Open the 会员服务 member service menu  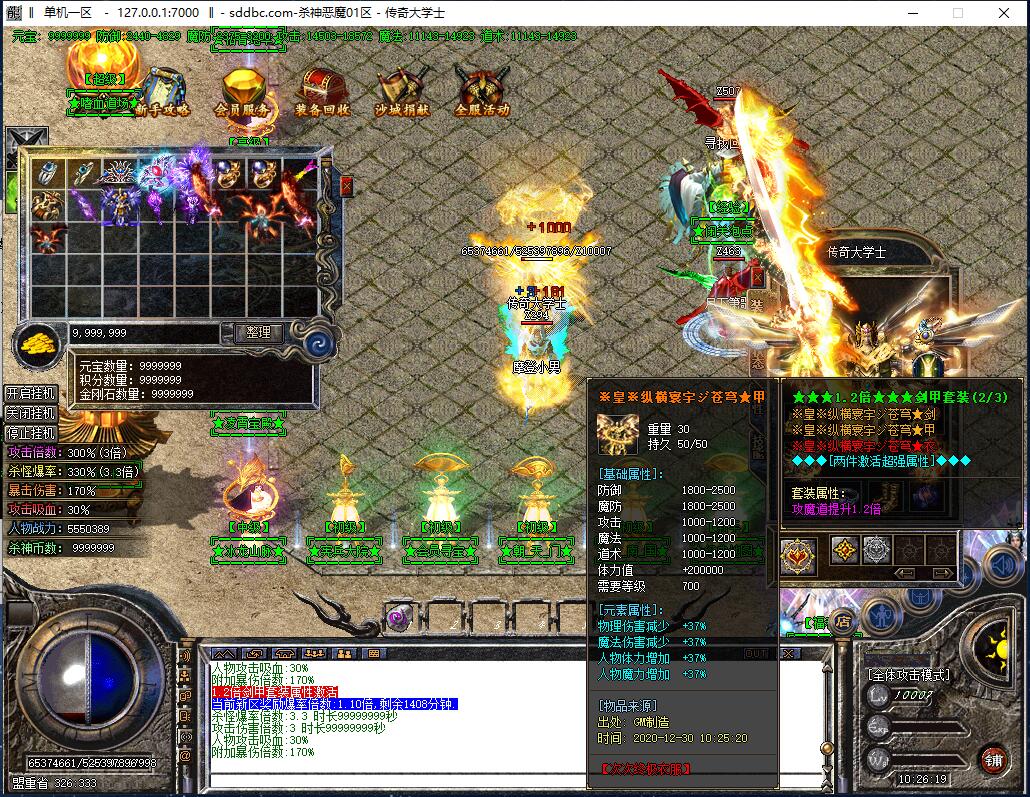pyautogui.click(x=241, y=93)
